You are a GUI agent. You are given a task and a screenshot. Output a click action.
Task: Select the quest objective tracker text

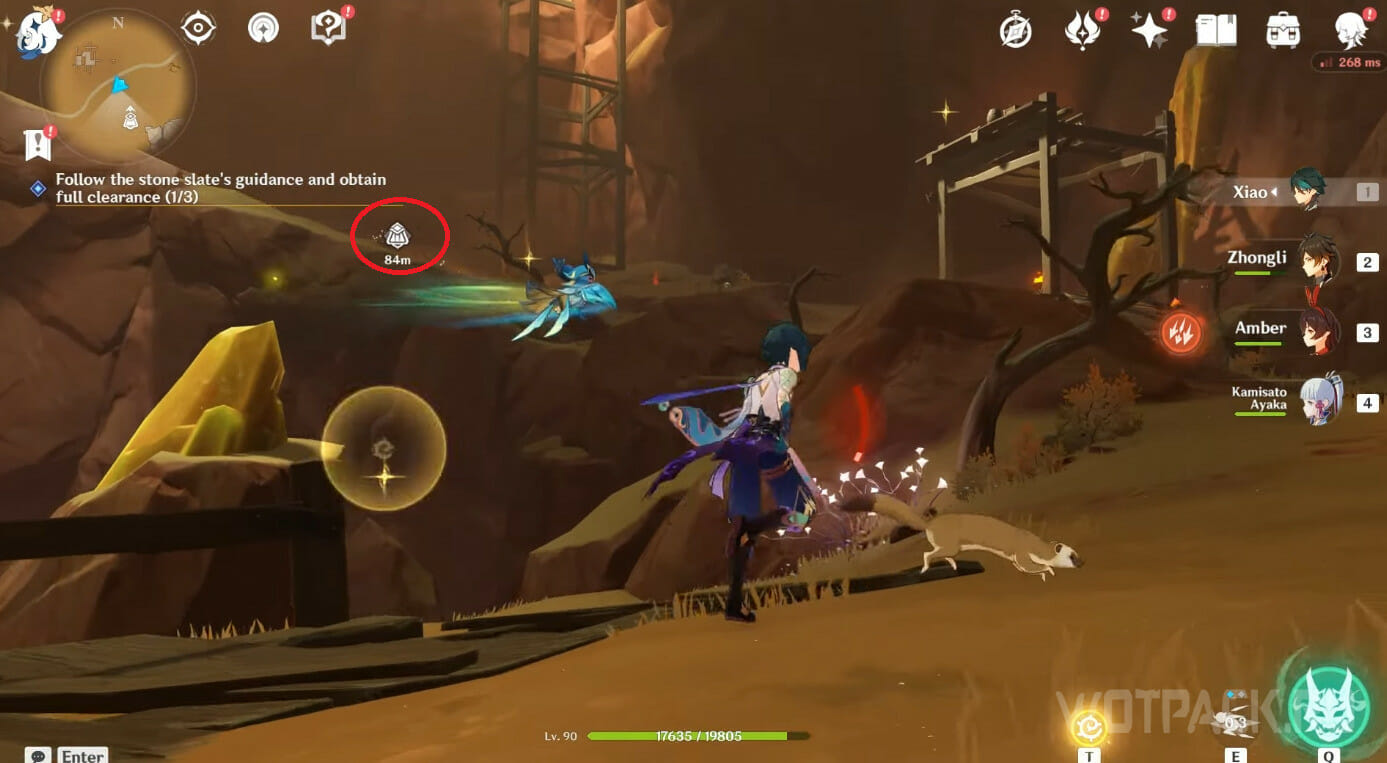220,188
